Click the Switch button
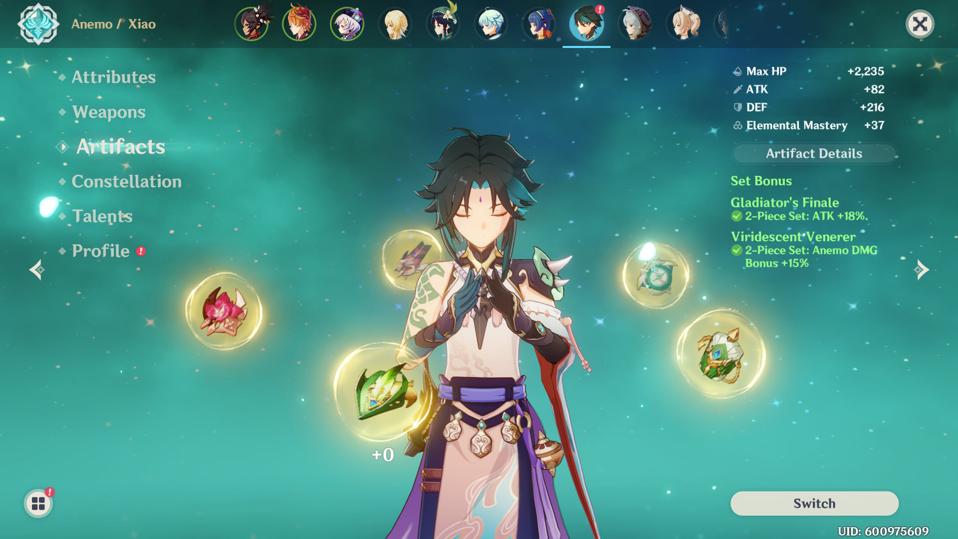This screenshot has width=958, height=539. click(814, 503)
